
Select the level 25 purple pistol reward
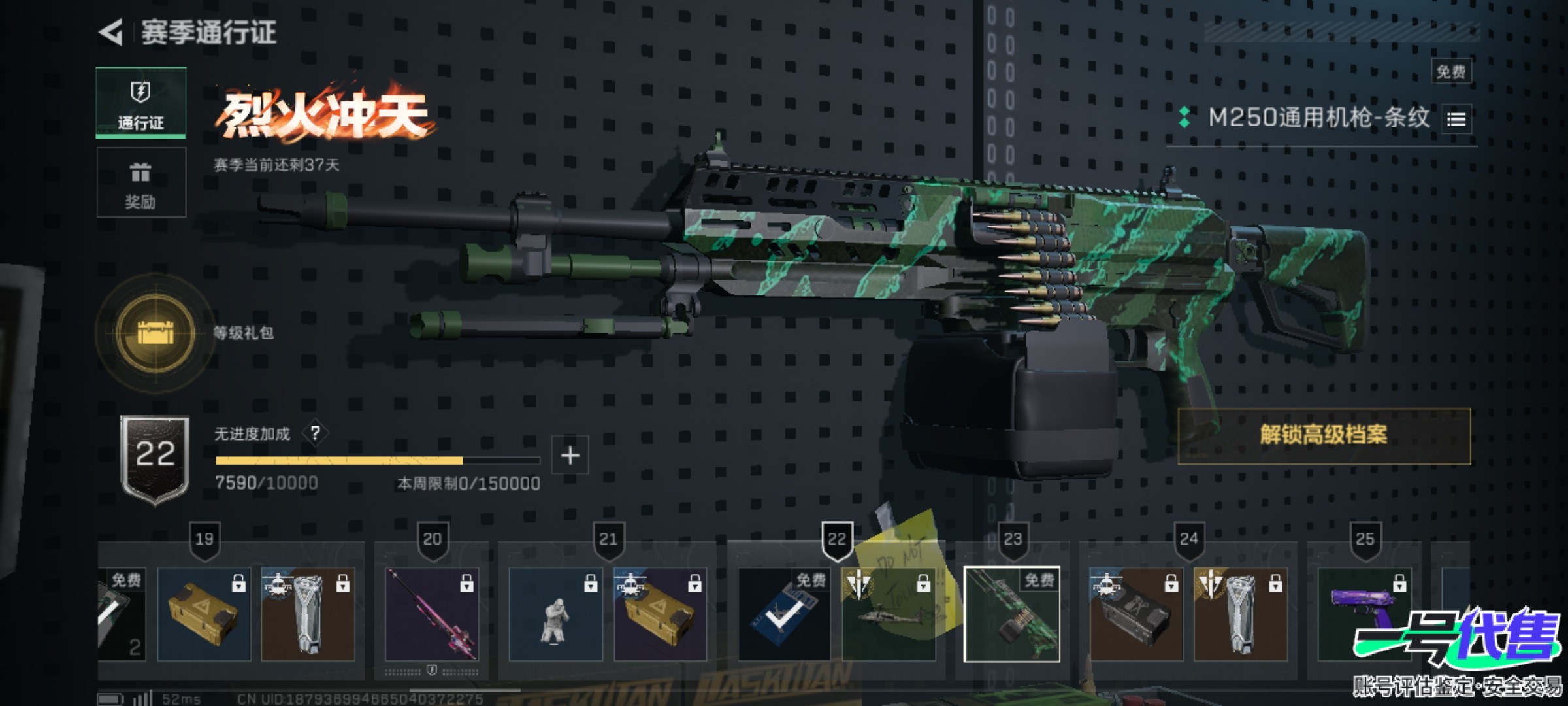tap(1364, 614)
